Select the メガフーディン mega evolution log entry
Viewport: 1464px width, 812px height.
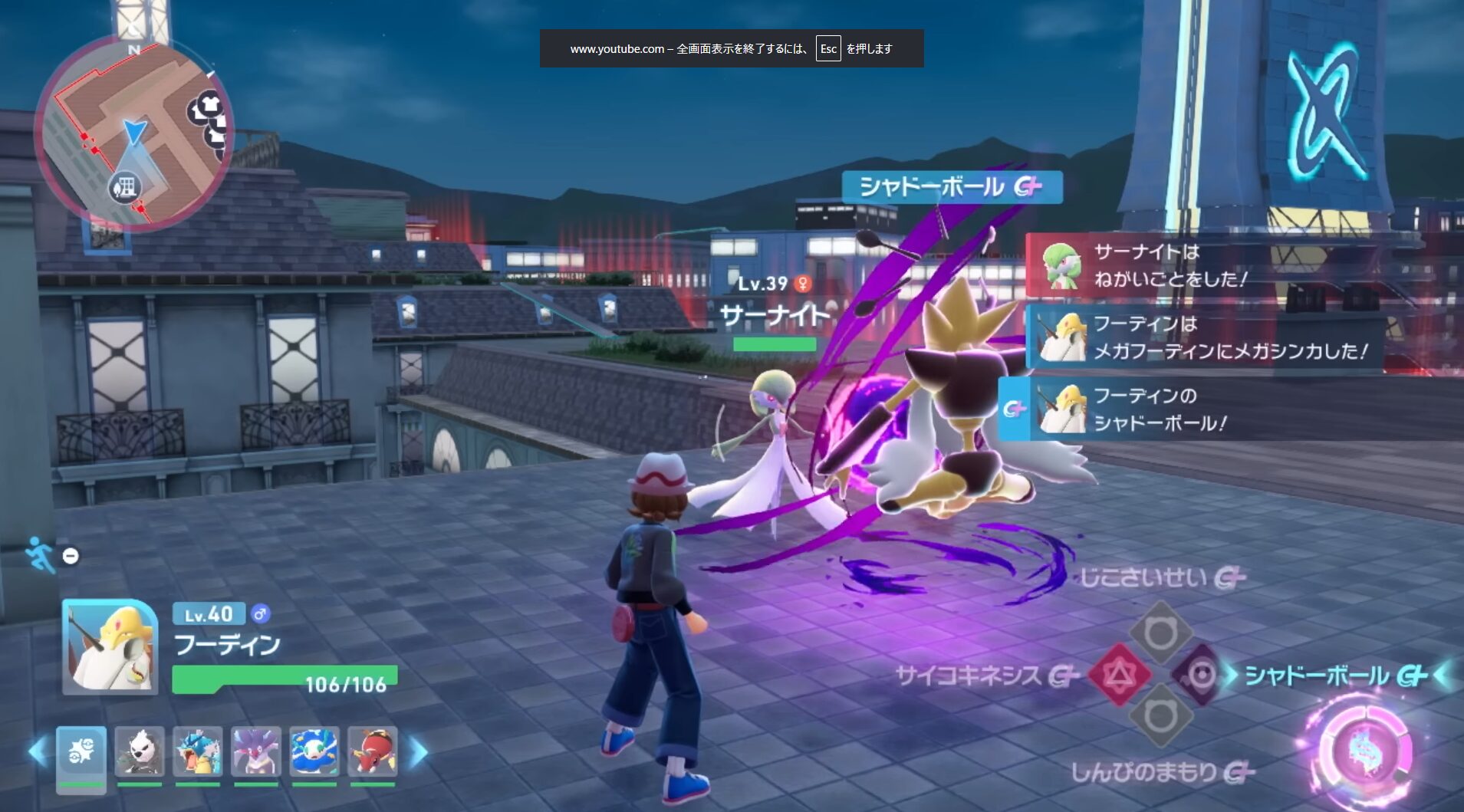(1206, 337)
